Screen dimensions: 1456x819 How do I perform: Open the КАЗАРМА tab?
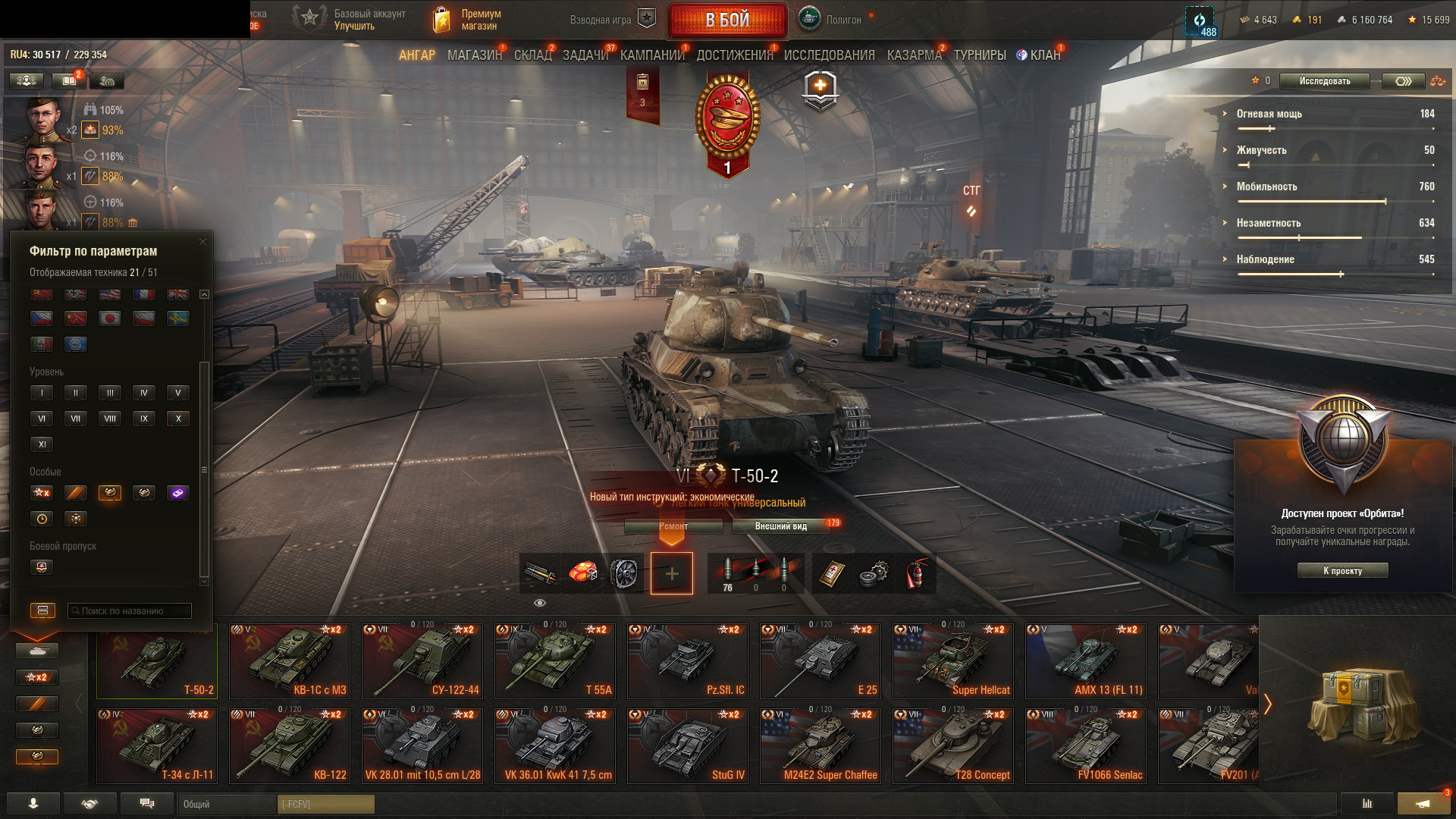tap(914, 55)
